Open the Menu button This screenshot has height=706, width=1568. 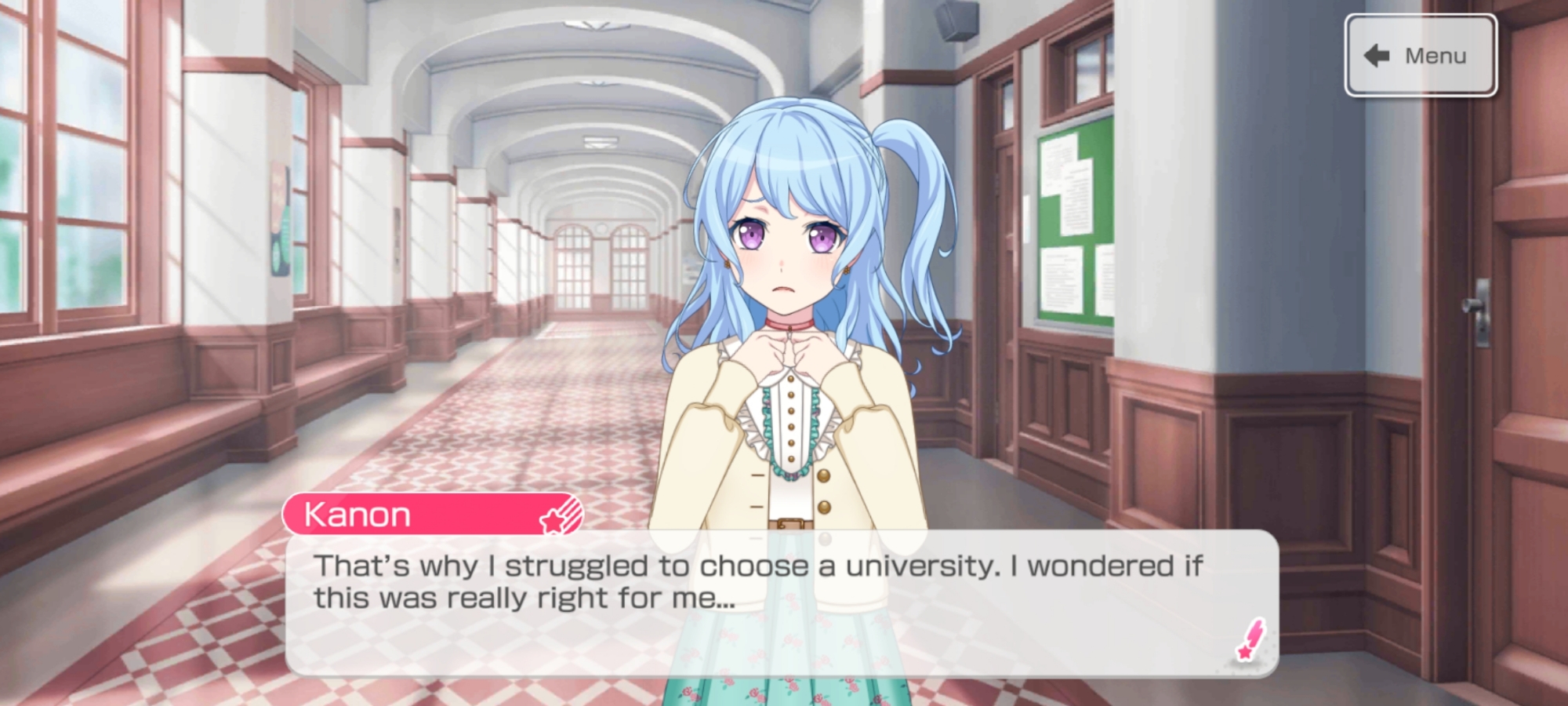1420,56
